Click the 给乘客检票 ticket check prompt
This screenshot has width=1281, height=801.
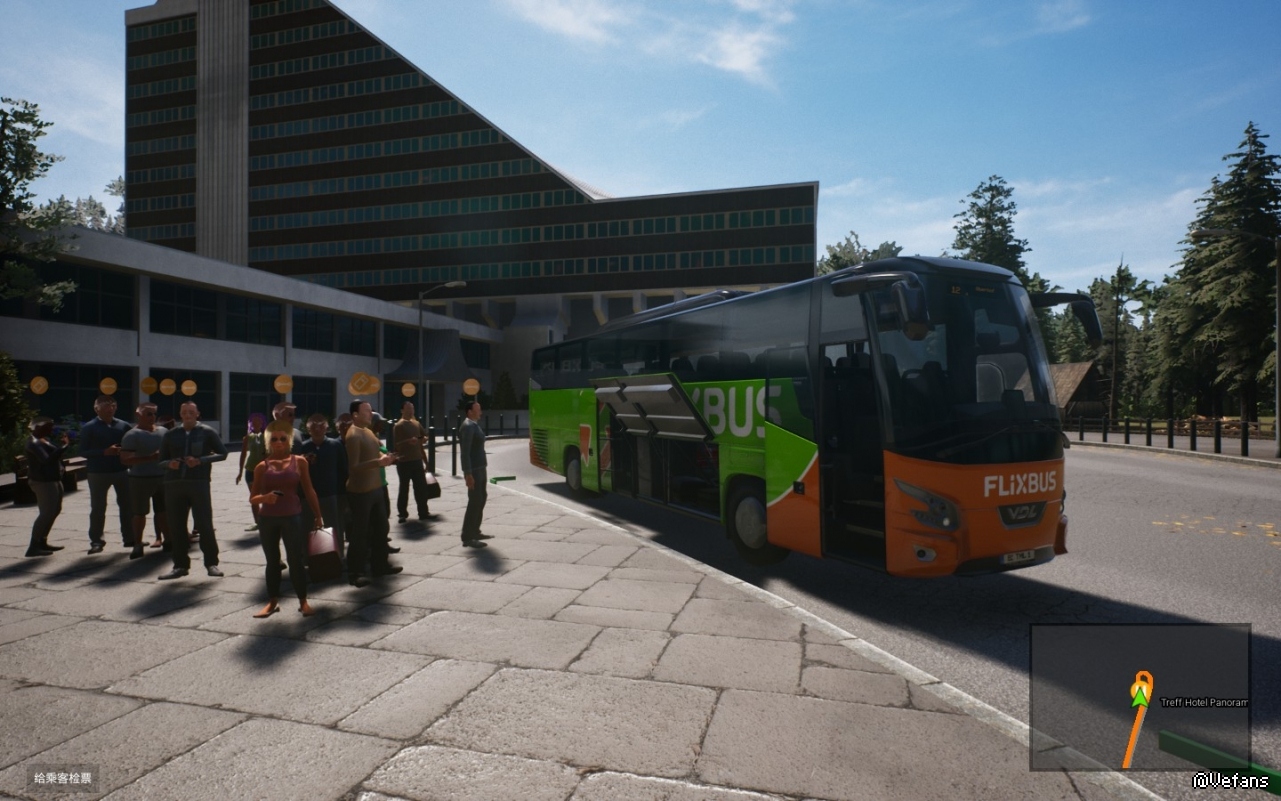coord(63,778)
